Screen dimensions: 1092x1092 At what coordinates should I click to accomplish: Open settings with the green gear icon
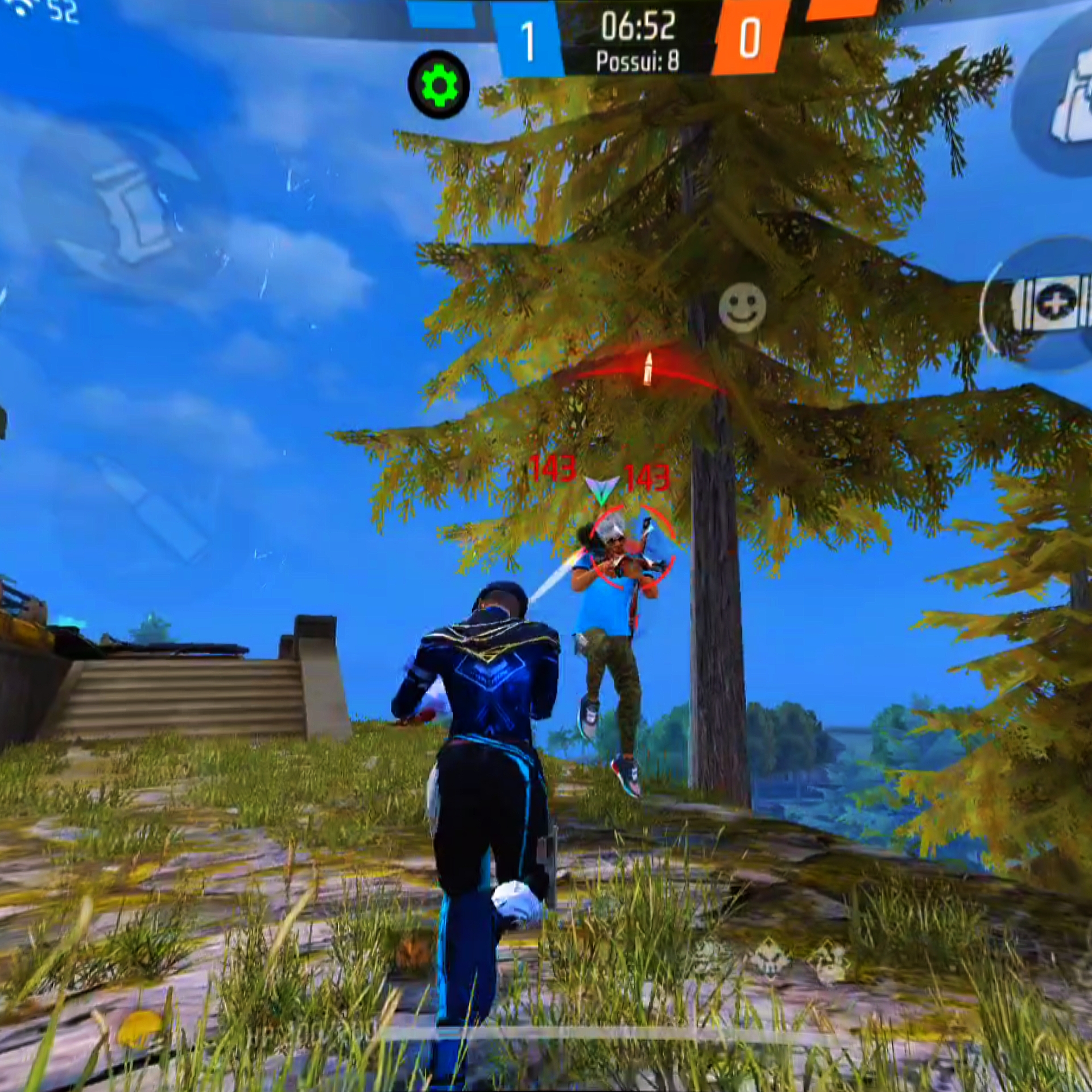pos(439,85)
